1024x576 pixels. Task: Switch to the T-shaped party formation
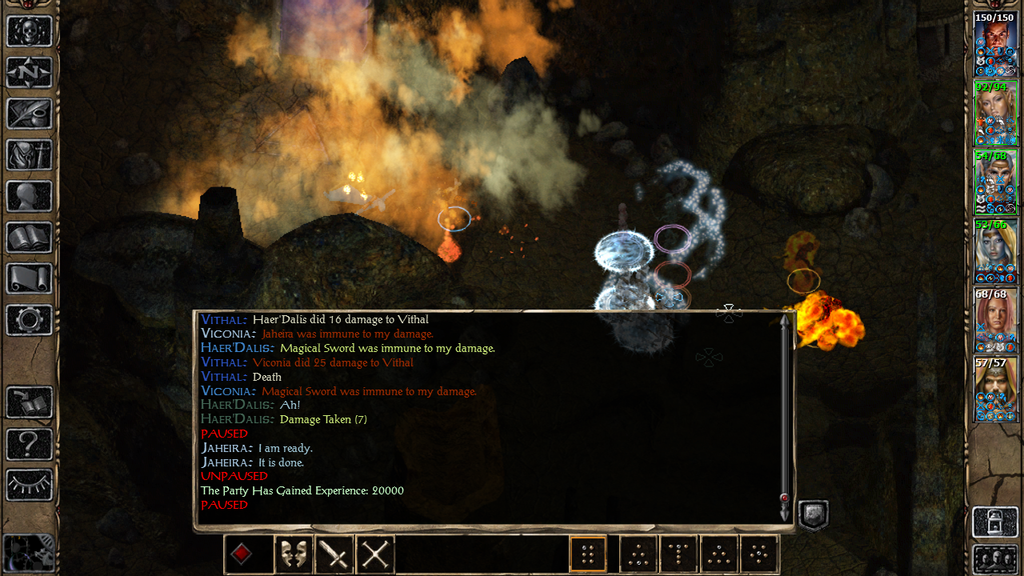679,554
